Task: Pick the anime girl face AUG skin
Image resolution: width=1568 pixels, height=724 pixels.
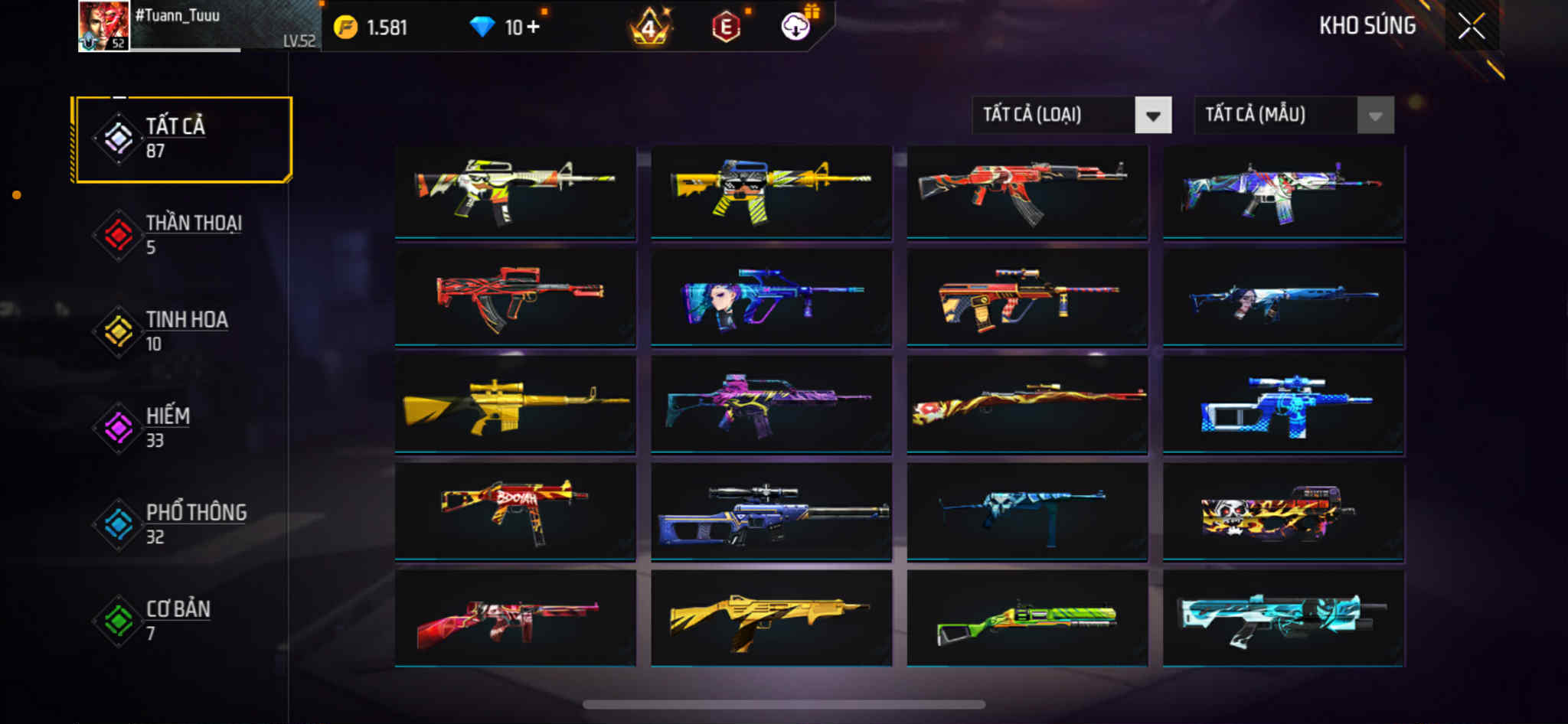Action: (771, 297)
